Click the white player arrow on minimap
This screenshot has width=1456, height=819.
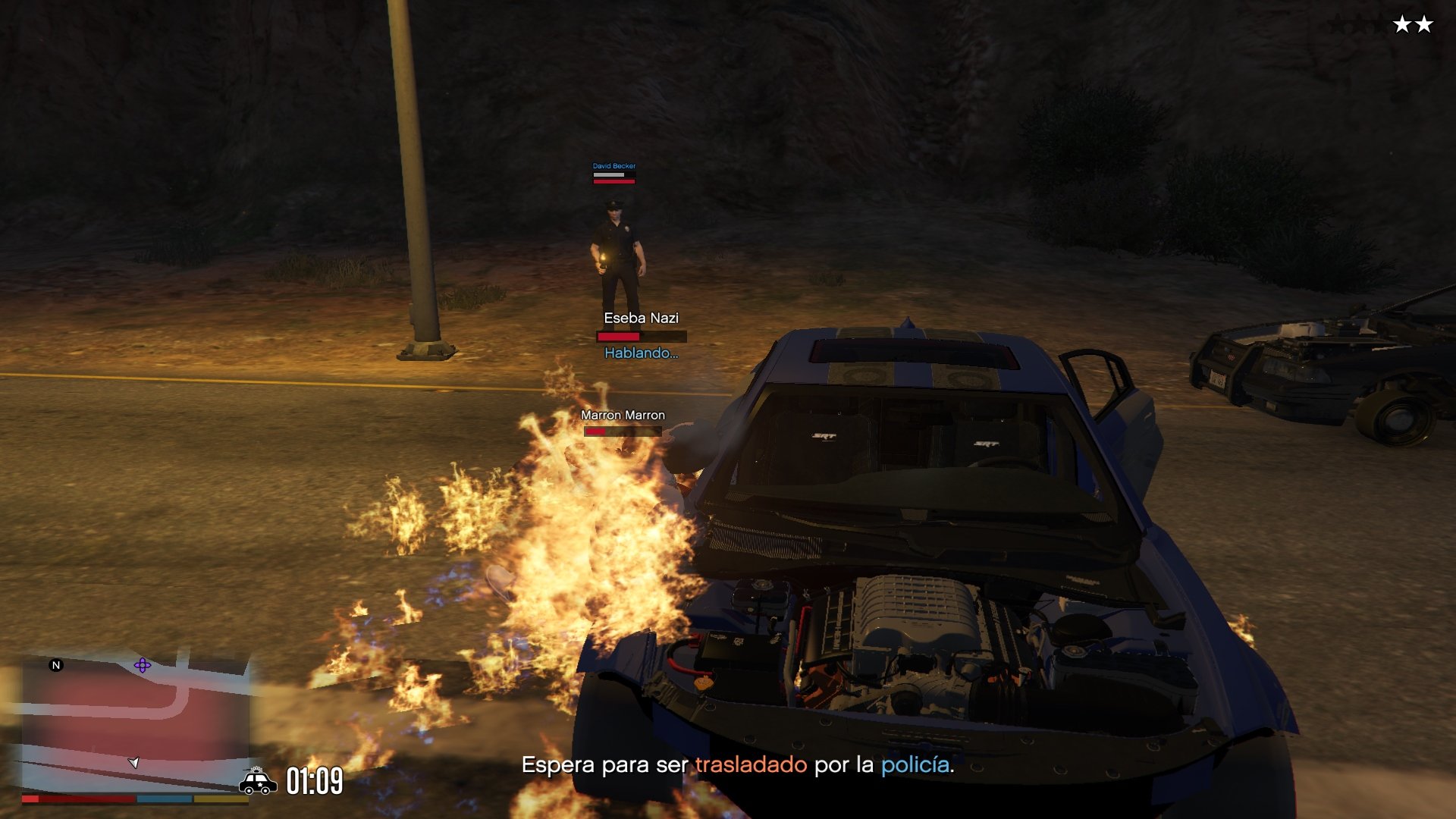click(x=133, y=762)
